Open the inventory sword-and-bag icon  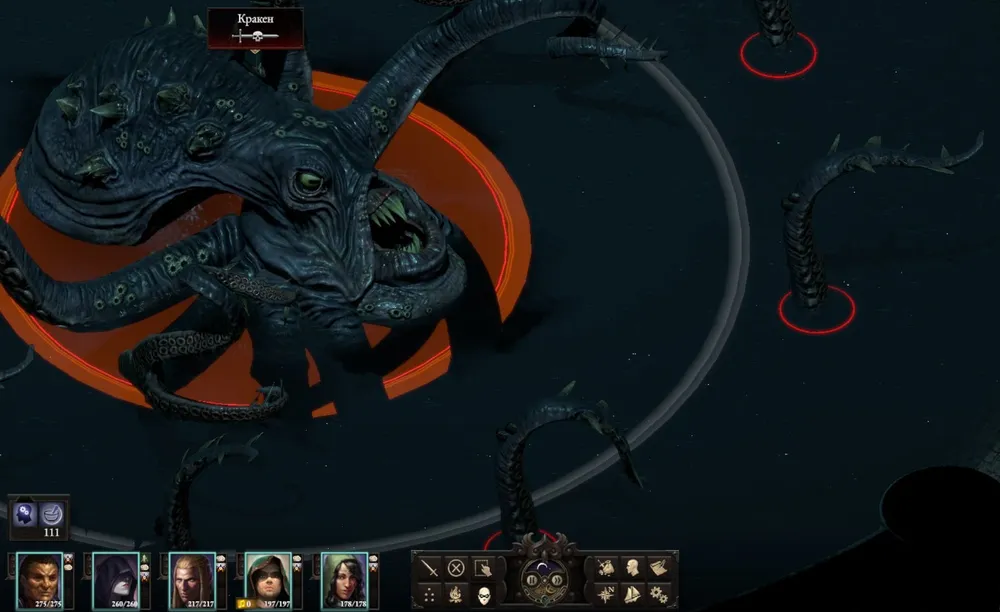coord(605,567)
